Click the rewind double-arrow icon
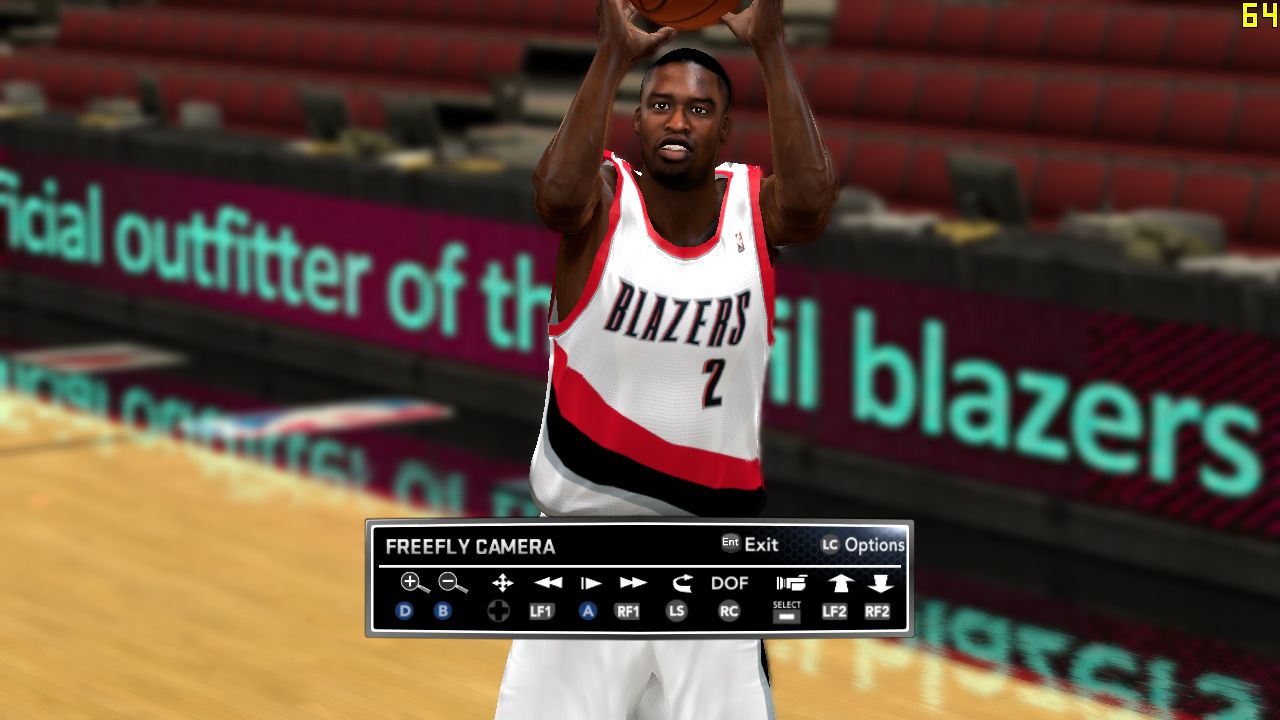1280x720 pixels. [547, 583]
